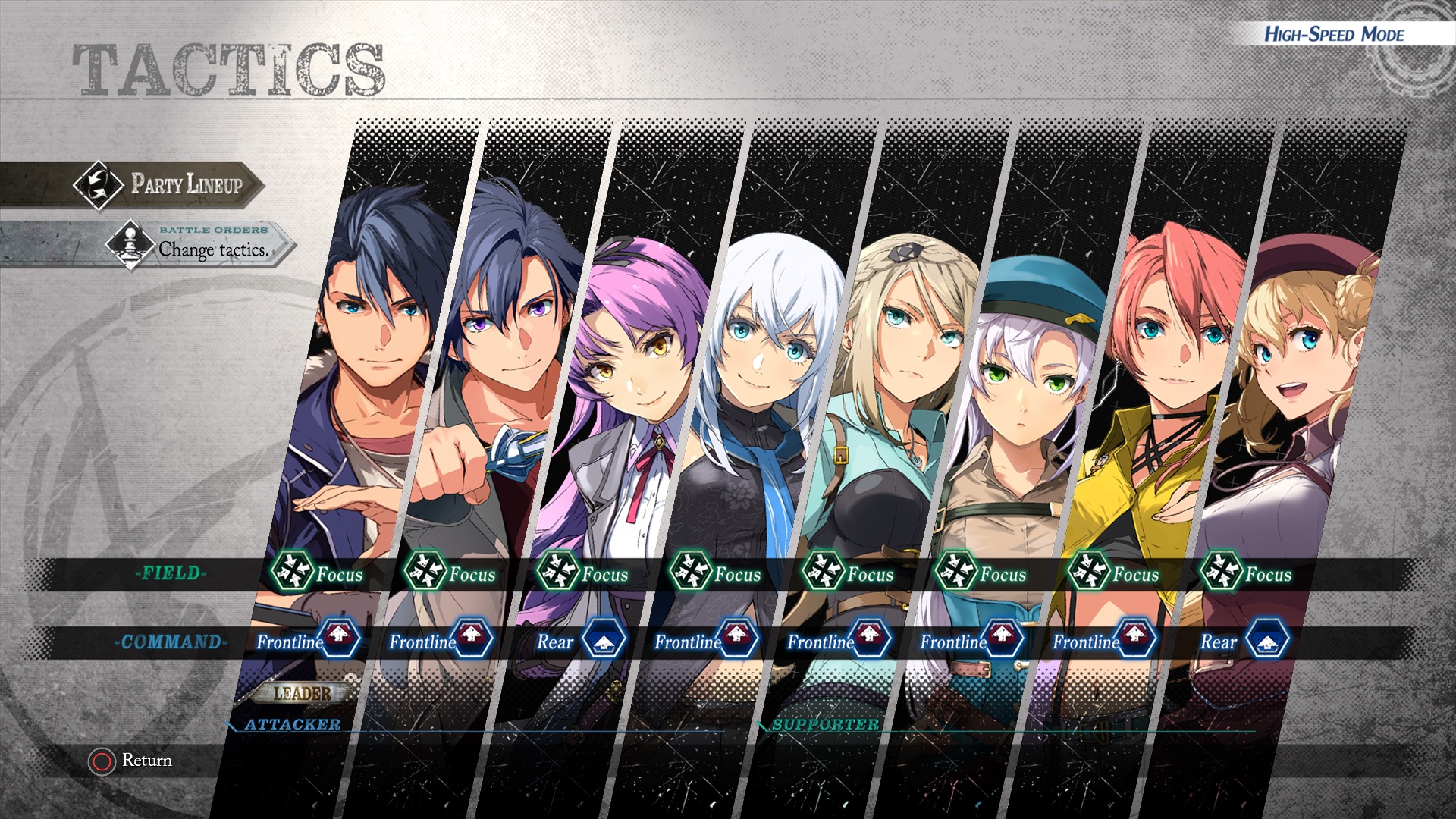Set the beret girl's Focus field tactic
1456x819 pixels.
click(x=1247, y=573)
